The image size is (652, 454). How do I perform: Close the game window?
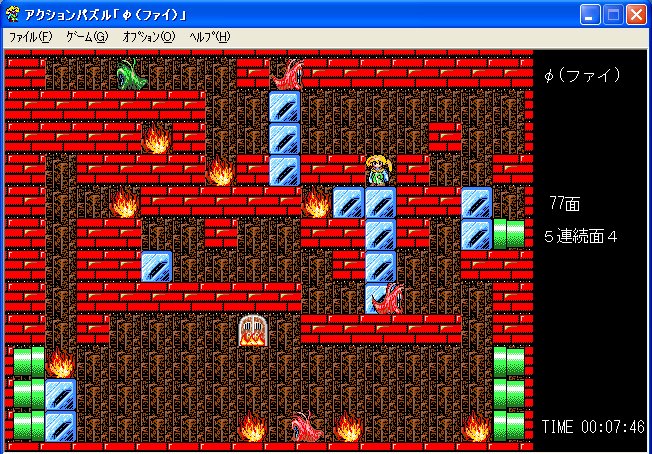pos(637,14)
